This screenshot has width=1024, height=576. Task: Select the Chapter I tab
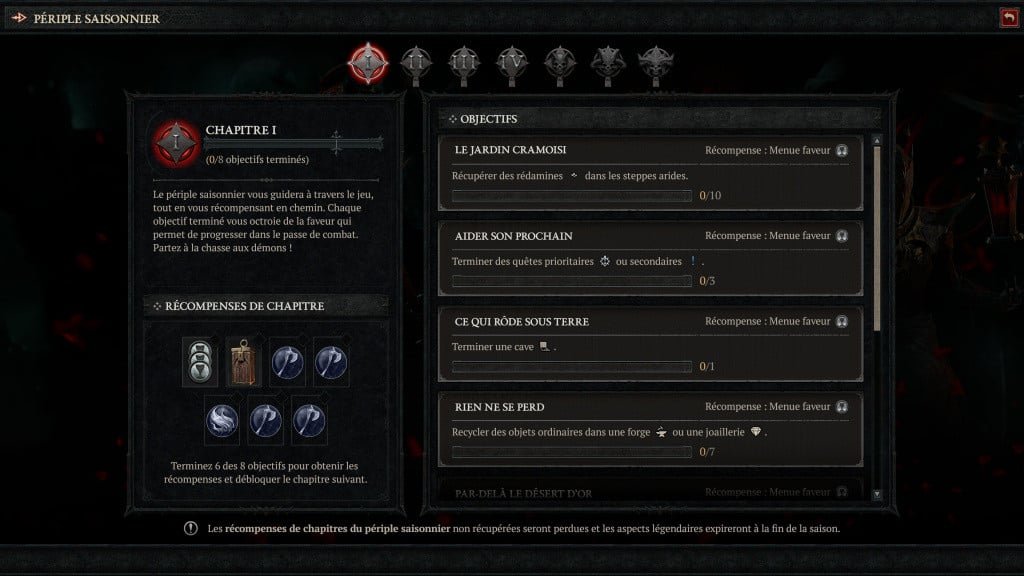(x=368, y=63)
